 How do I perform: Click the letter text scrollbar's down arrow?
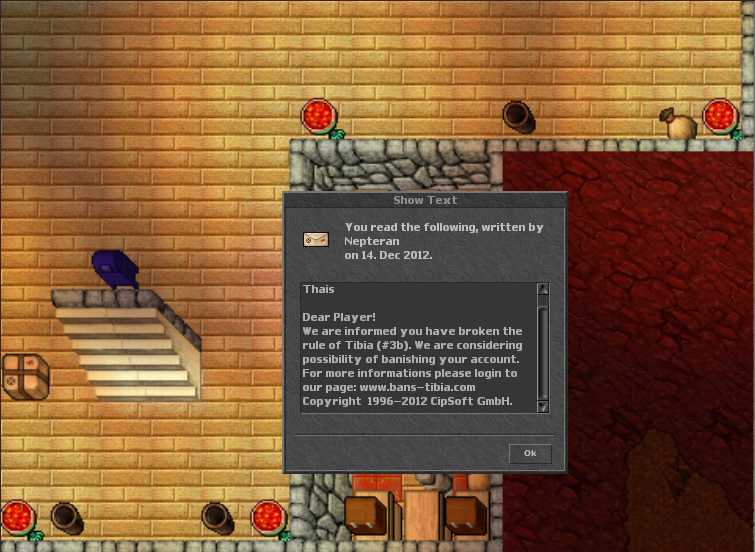point(543,406)
